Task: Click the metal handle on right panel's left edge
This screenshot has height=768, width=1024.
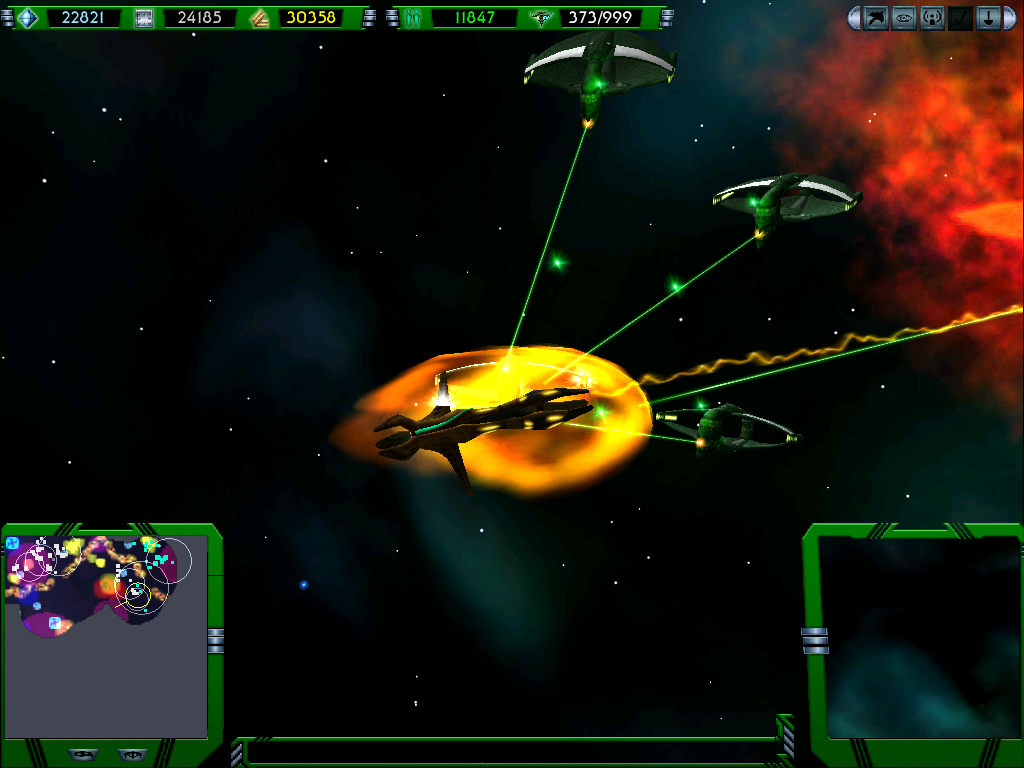Action: (815, 640)
